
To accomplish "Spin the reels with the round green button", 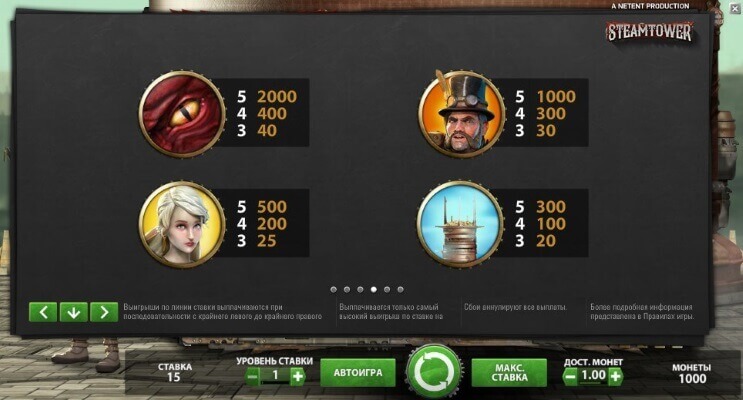I will point(433,373).
